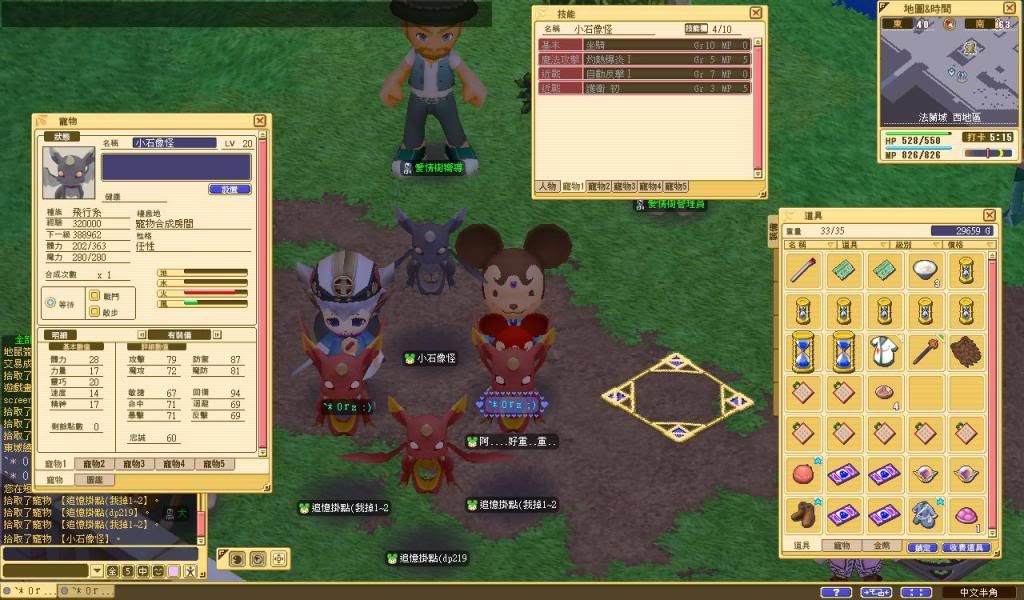1024x600 pixels.
Task: Click the 收費道具 button in inventory
Action: tap(964, 548)
